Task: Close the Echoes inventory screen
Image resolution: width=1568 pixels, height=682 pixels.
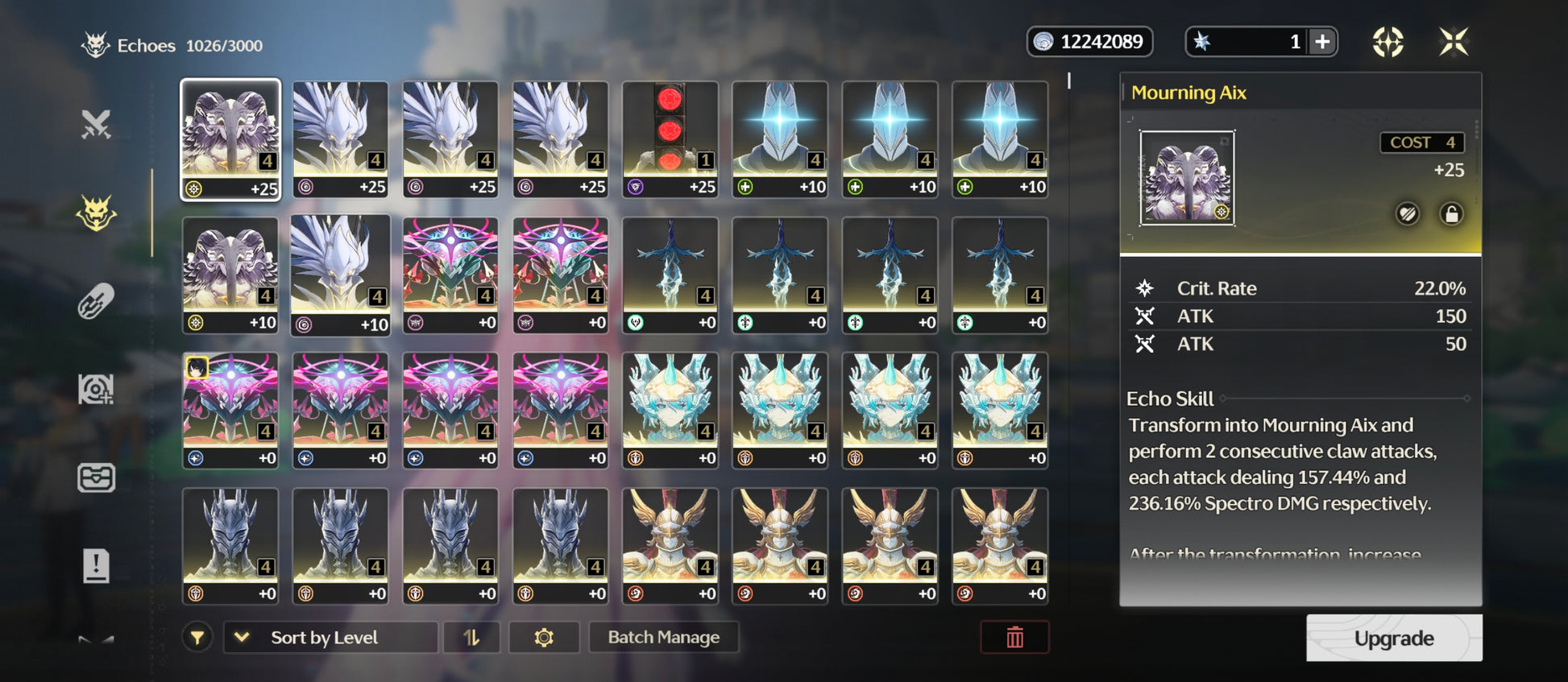Action: [1454, 42]
